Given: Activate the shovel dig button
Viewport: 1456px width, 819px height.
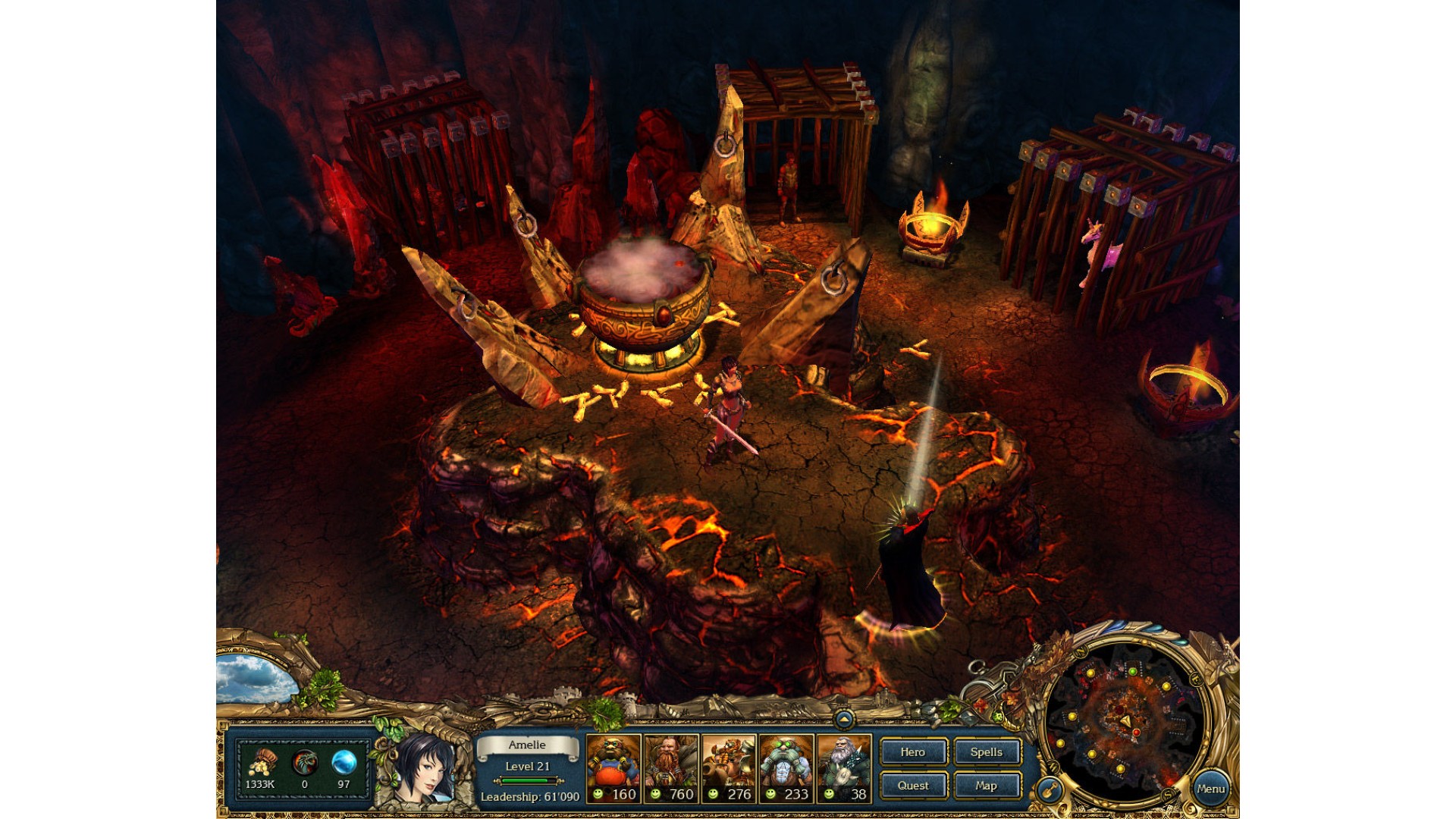Looking at the screenshot, I should 1050,791.
